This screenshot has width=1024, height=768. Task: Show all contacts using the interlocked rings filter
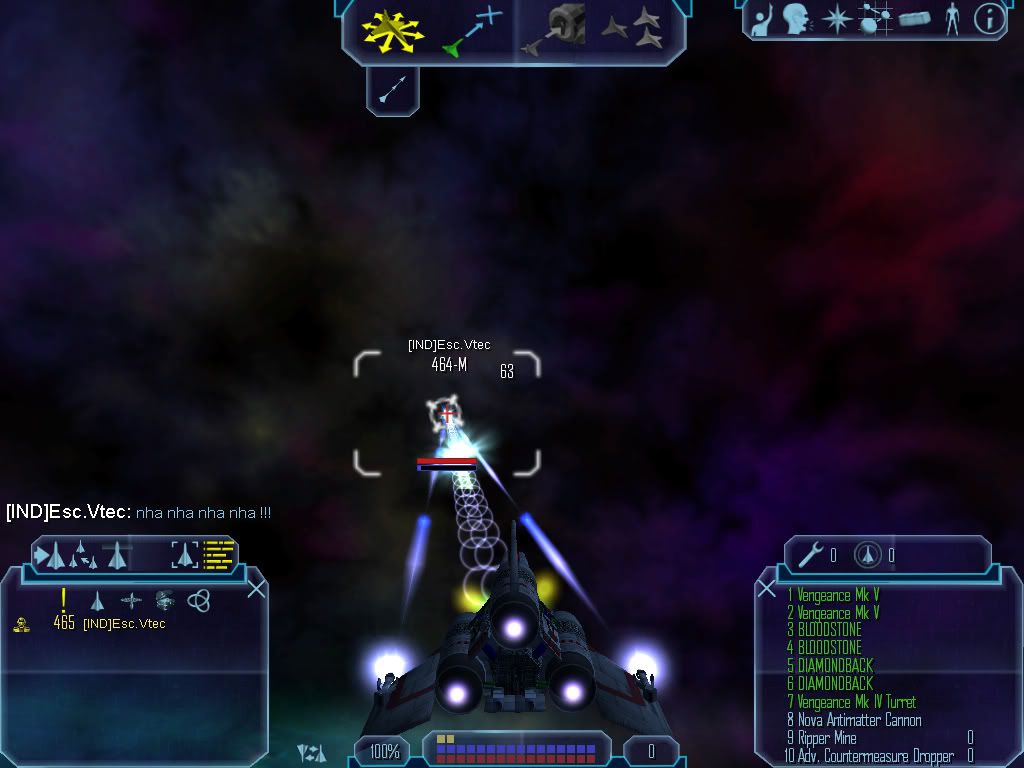[x=198, y=600]
